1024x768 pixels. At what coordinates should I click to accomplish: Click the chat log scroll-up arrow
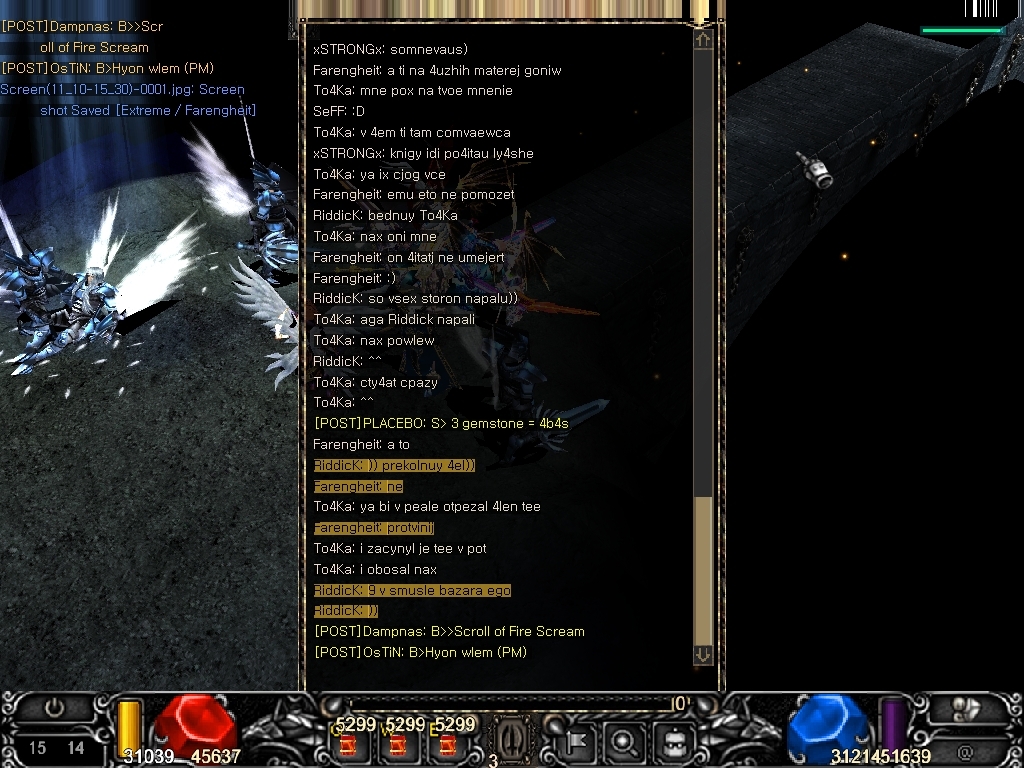pyautogui.click(x=703, y=39)
